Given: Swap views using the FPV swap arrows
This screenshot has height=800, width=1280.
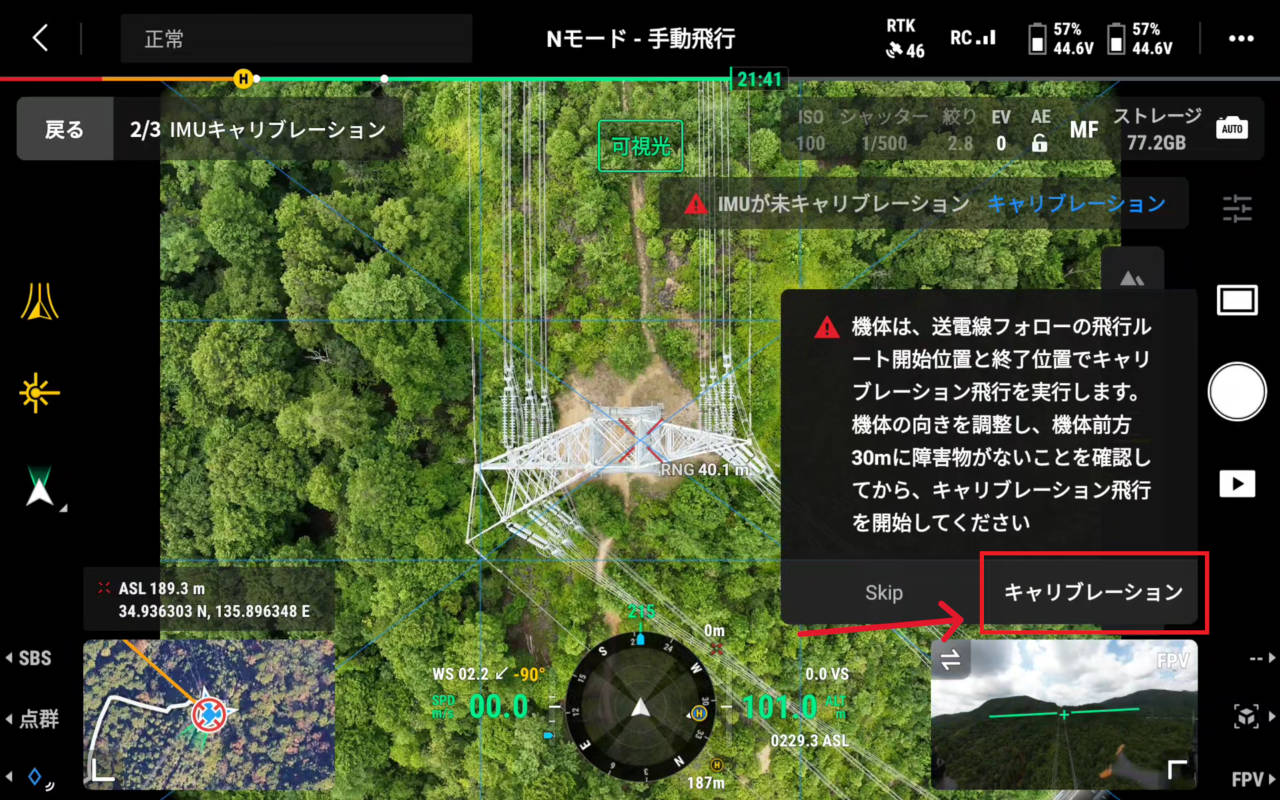Looking at the screenshot, I should pyautogui.click(x=950, y=659).
